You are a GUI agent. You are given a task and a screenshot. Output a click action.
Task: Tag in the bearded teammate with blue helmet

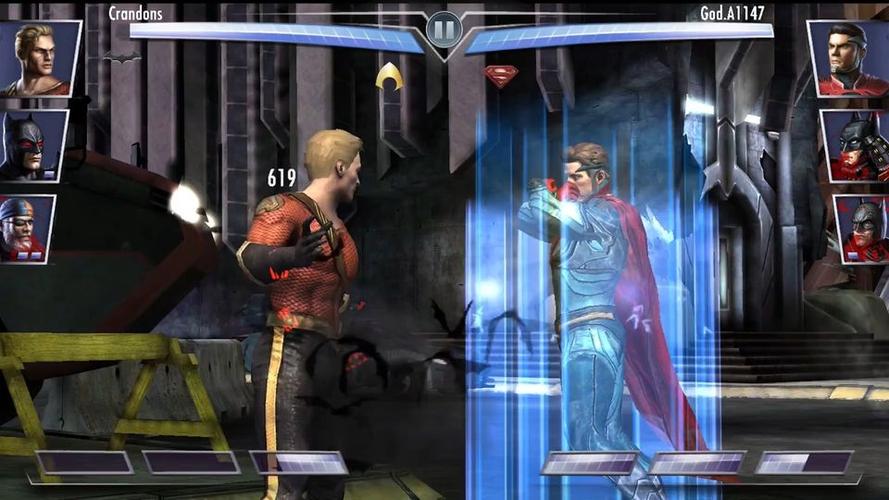27,228
